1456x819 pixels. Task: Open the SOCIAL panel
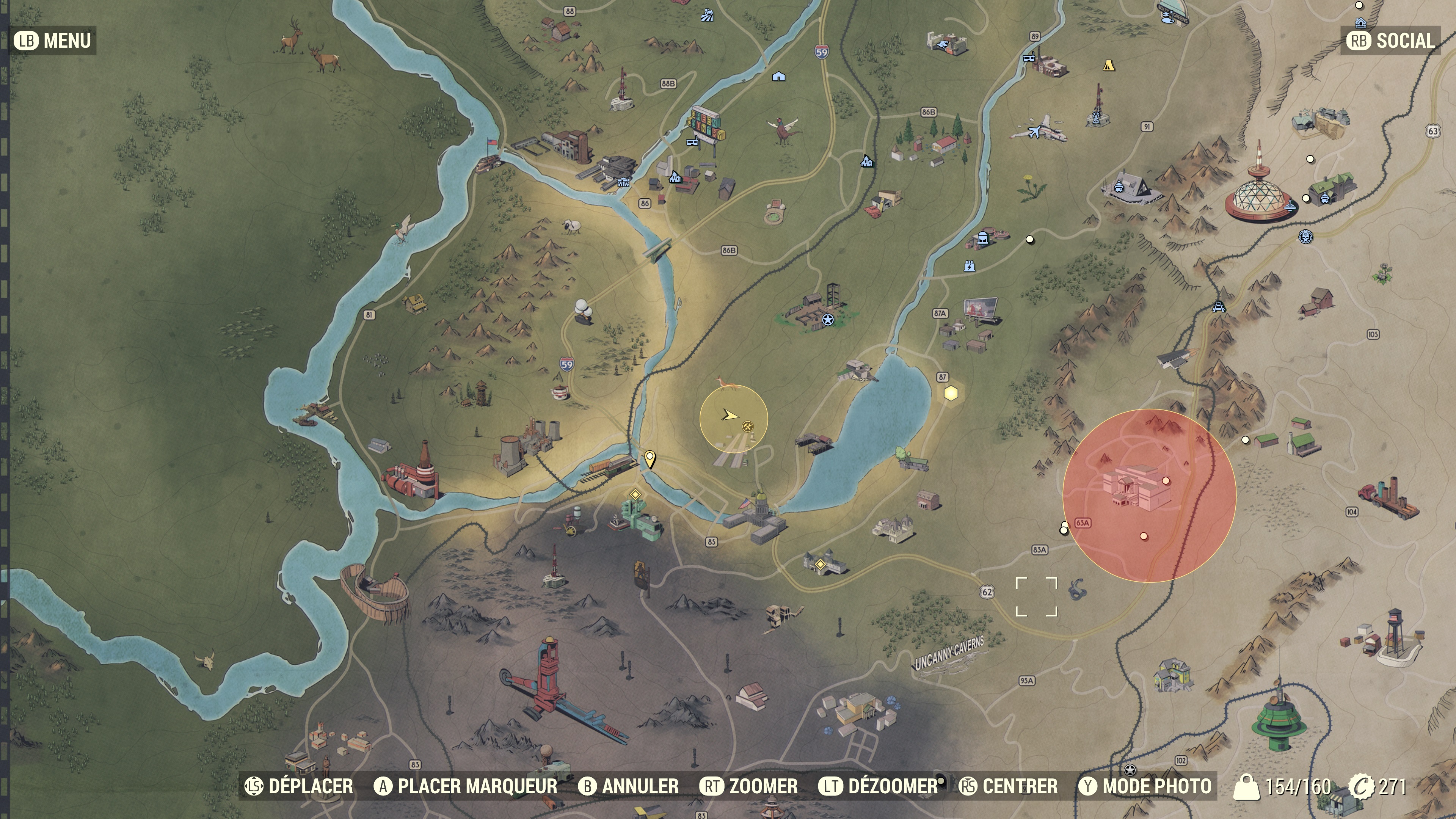[1391, 41]
